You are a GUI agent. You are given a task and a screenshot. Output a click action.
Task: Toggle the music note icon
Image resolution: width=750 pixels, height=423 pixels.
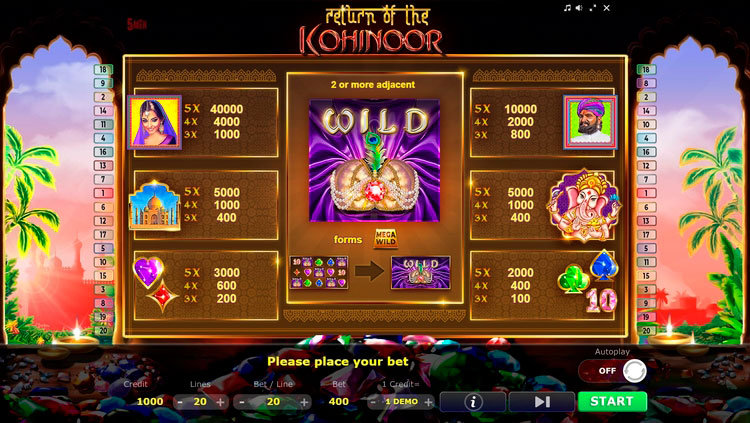coord(567,8)
